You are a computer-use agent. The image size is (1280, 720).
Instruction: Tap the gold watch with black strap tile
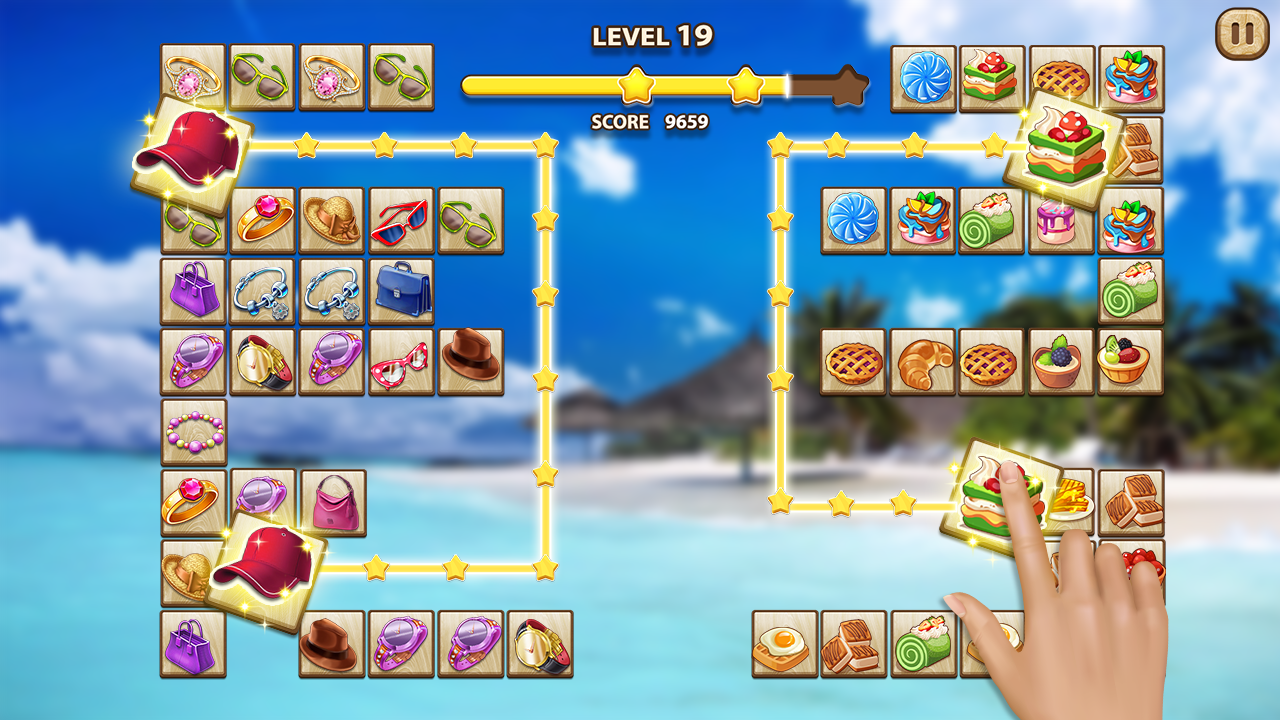click(x=264, y=360)
